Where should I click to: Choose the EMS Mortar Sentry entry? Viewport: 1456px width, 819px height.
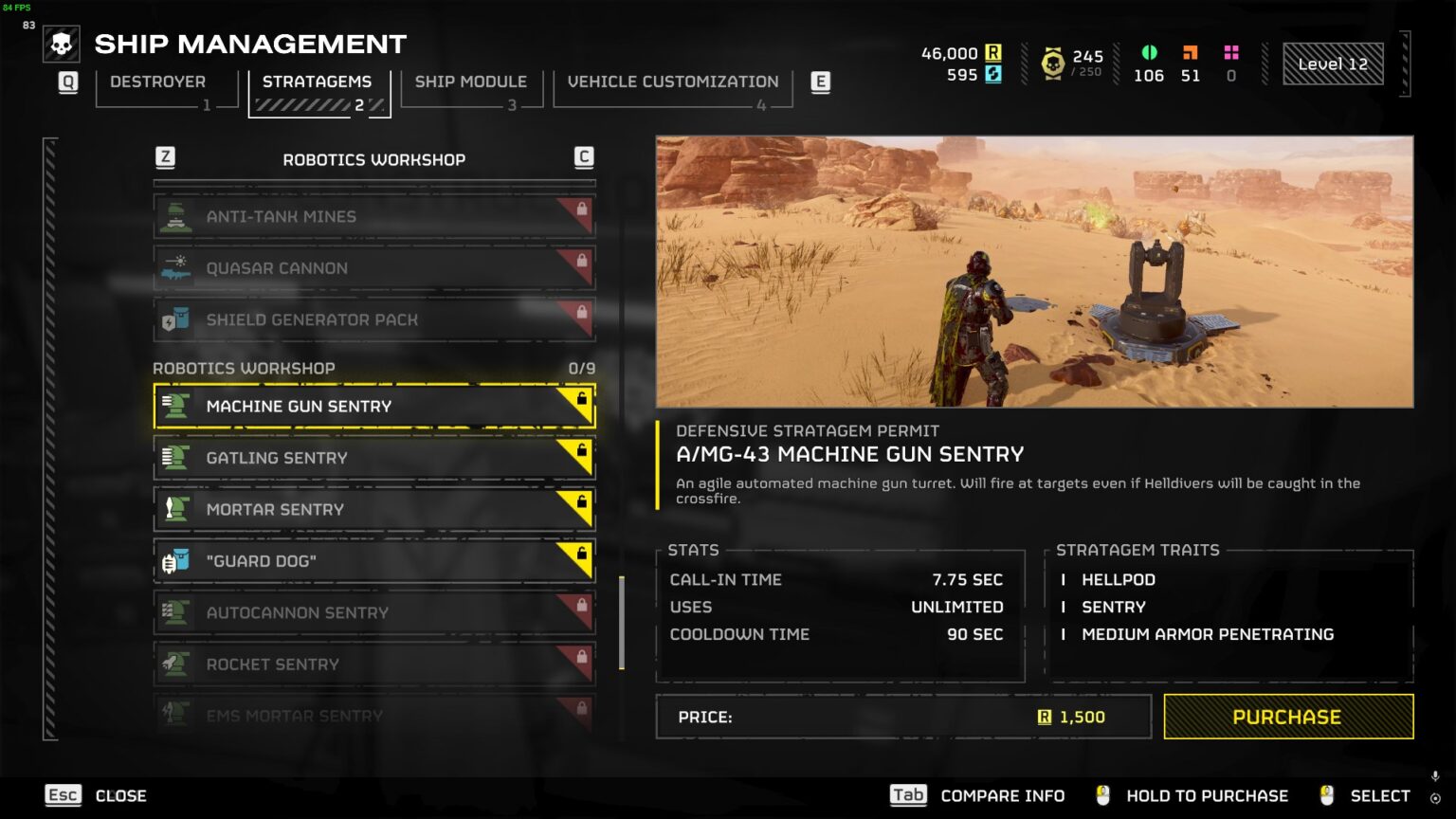374,714
